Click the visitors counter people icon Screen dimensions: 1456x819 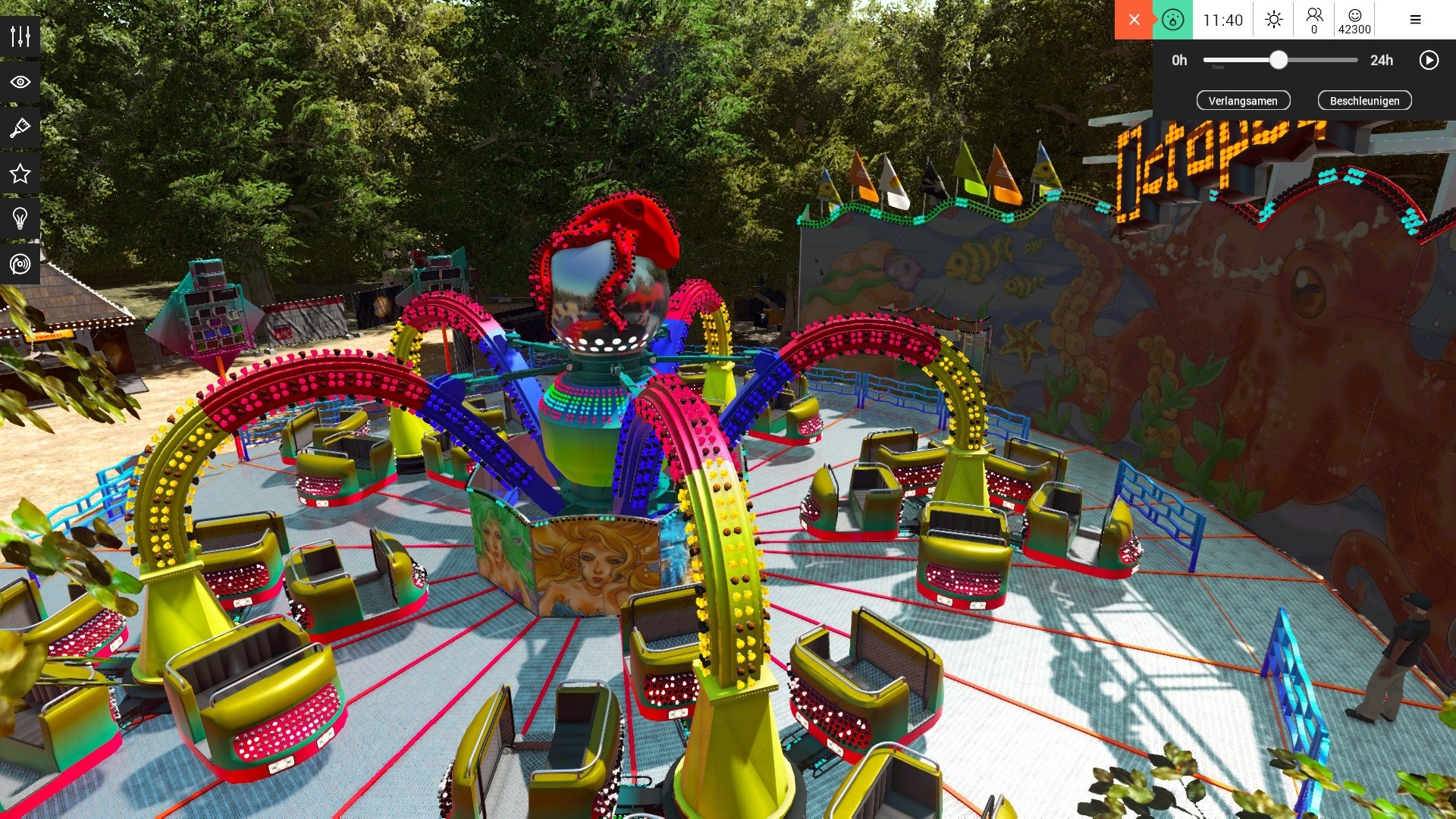coord(1314,20)
